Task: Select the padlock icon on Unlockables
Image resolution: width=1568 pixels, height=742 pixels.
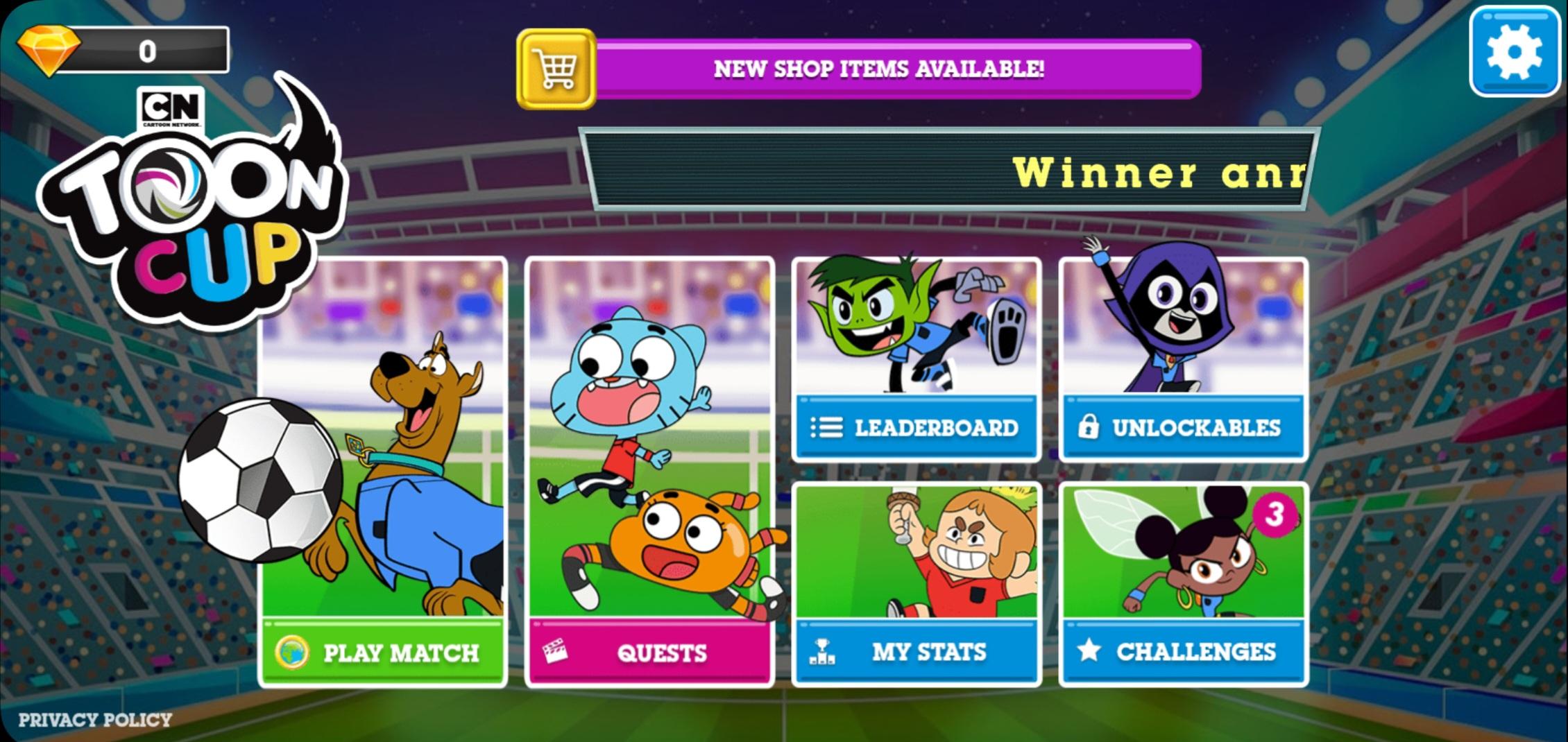Action: tap(1089, 429)
